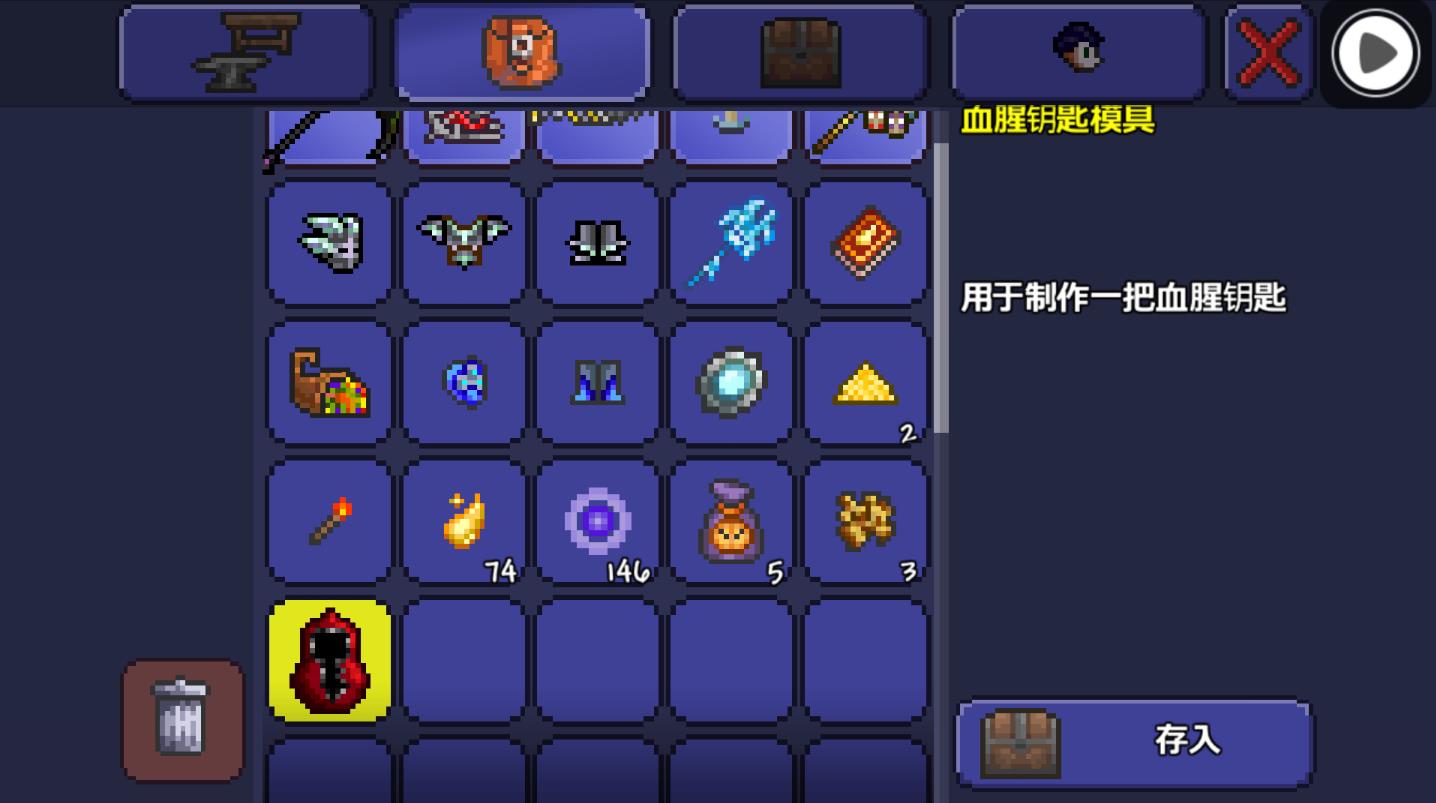The height and width of the screenshot is (803, 1436).
Task: Select the stack of 74 pixie dust
Action: point(463,520)
